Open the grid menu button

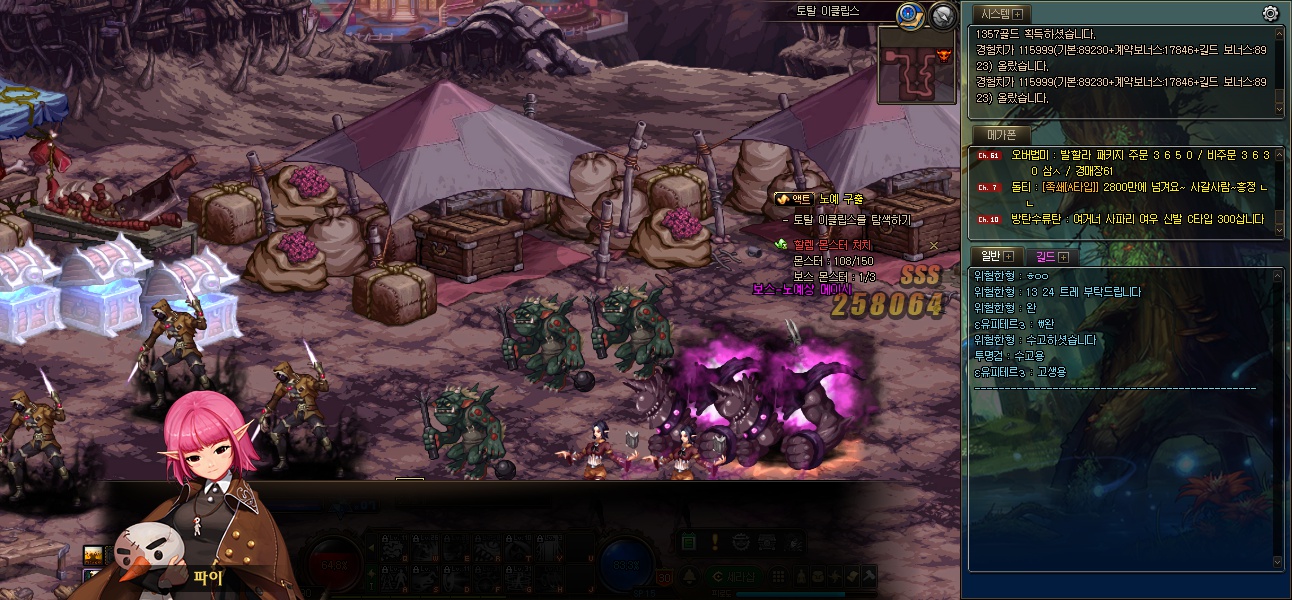777,577
